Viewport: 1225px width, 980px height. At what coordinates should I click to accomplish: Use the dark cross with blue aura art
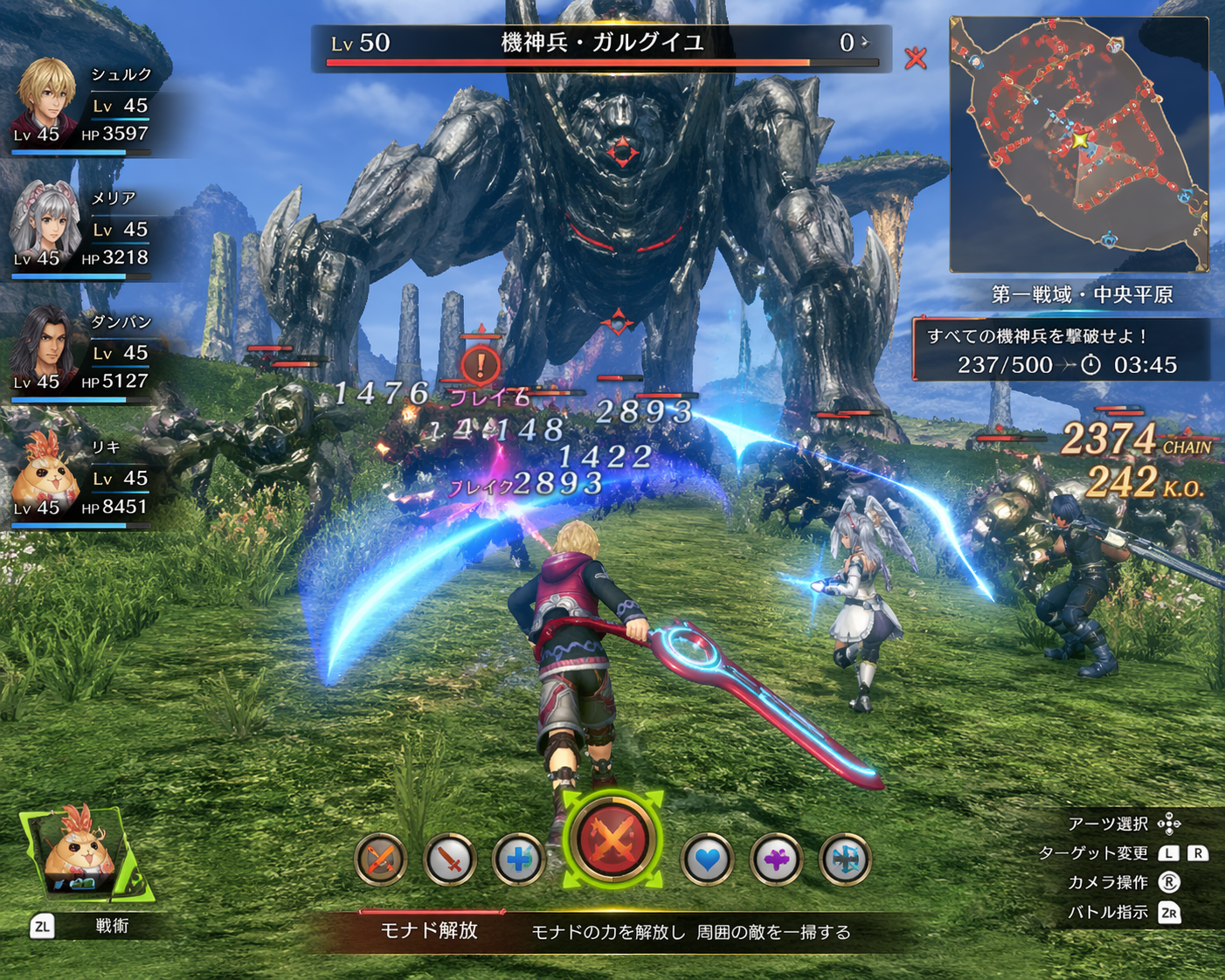(845, 859)
